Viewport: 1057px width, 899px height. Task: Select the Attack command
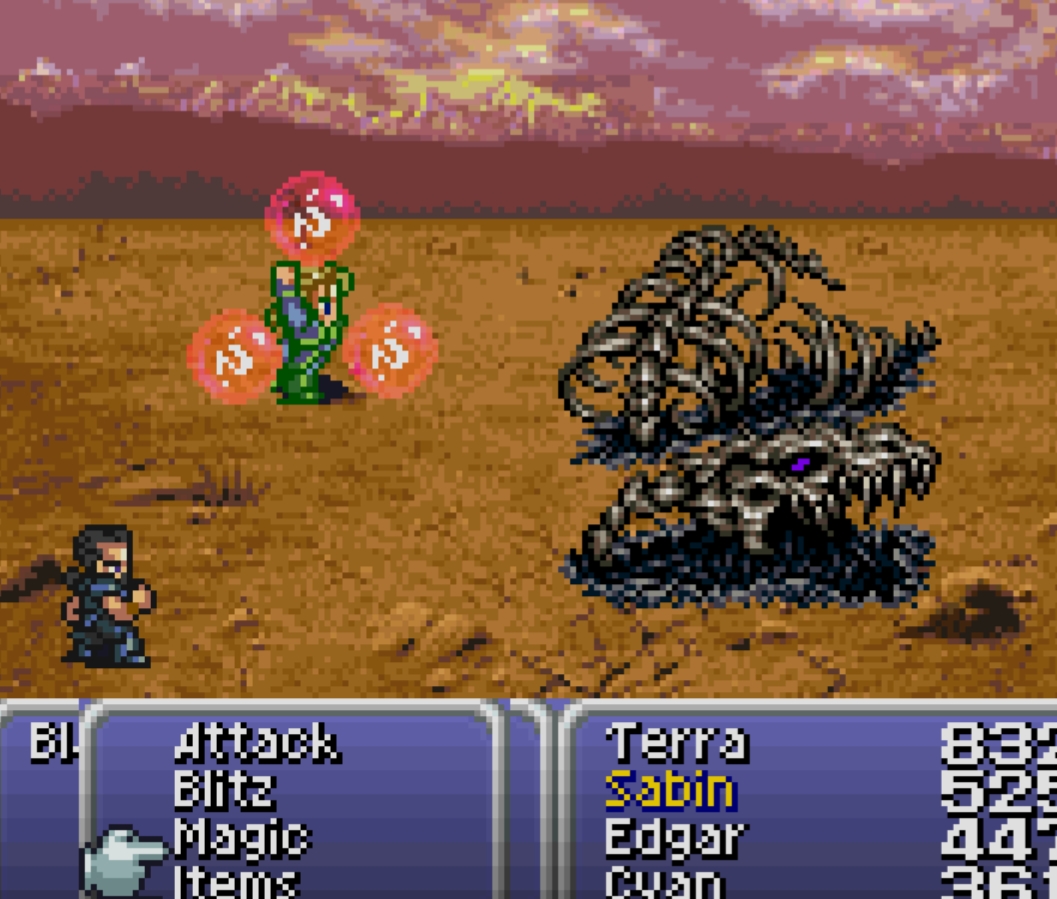[257, 744]
